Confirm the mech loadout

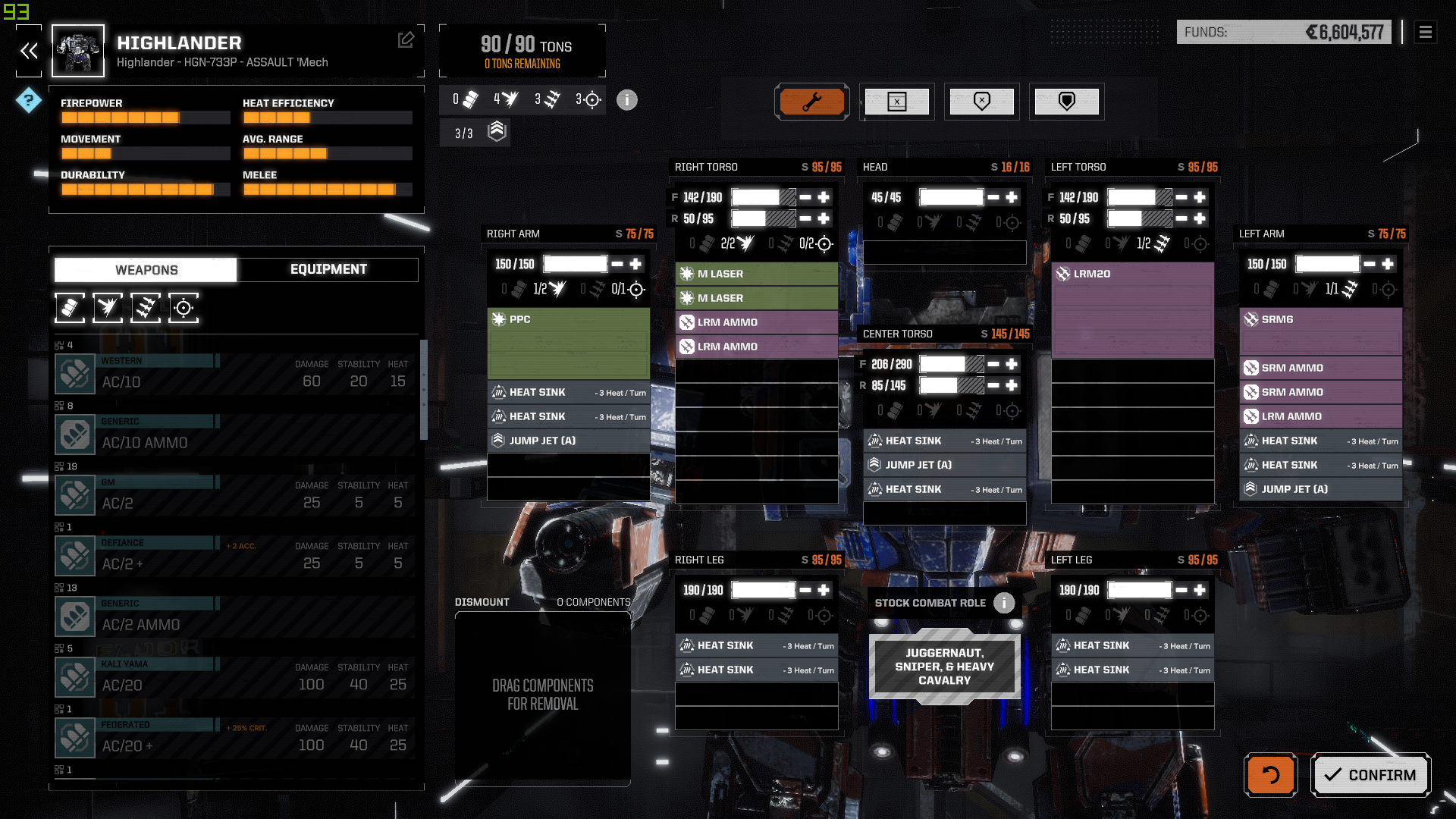pyautogui.click(x=1370, y=774)
